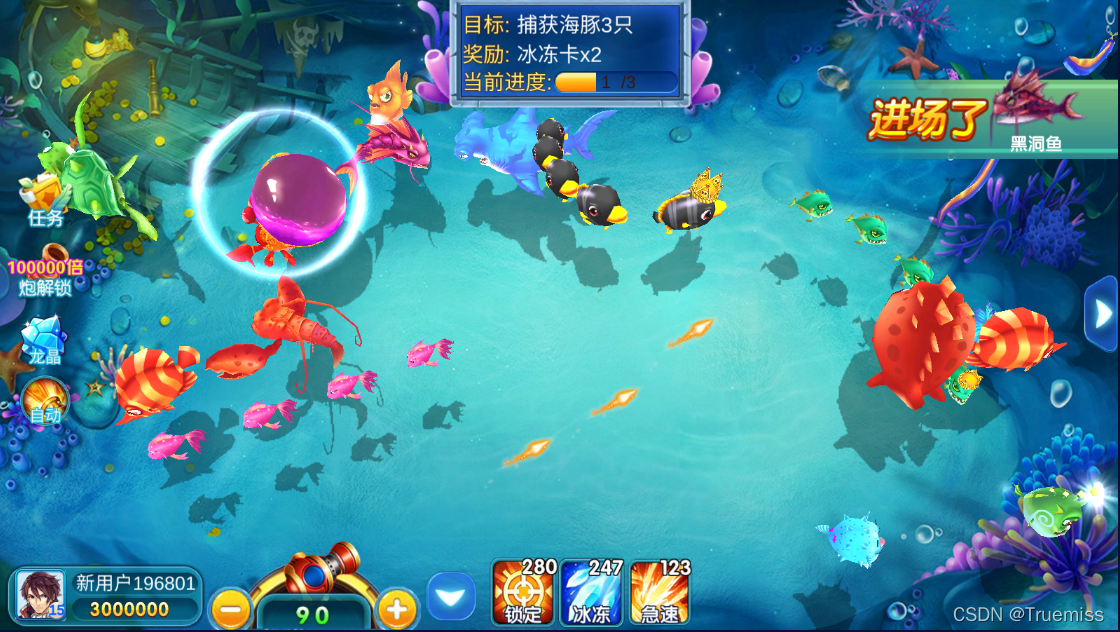1120x632 pixels.
Task: Decrease cannon bet with minus button
Action: tap(231, 607)
